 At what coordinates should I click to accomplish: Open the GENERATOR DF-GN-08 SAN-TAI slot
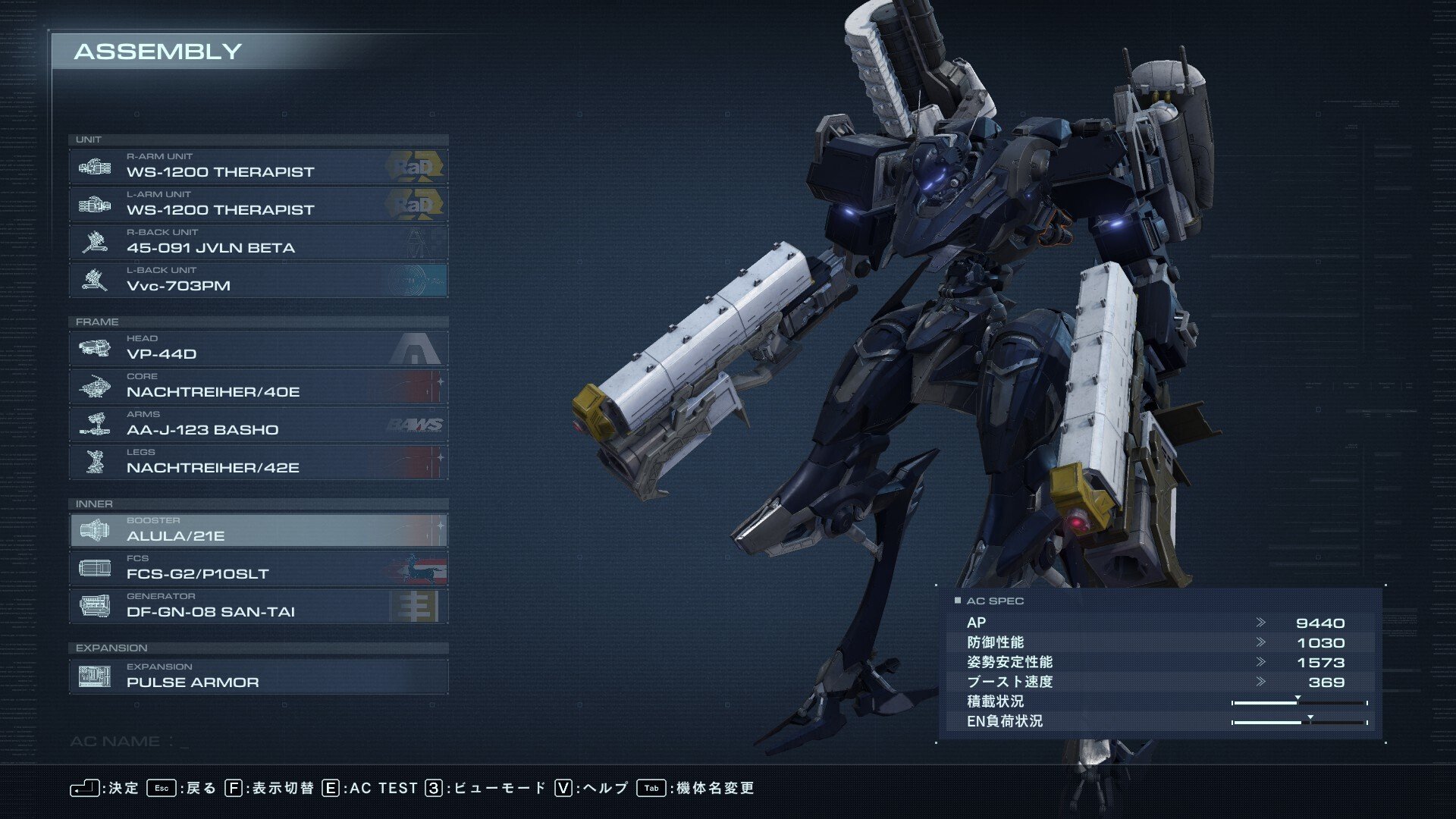(x=258, y=606)
